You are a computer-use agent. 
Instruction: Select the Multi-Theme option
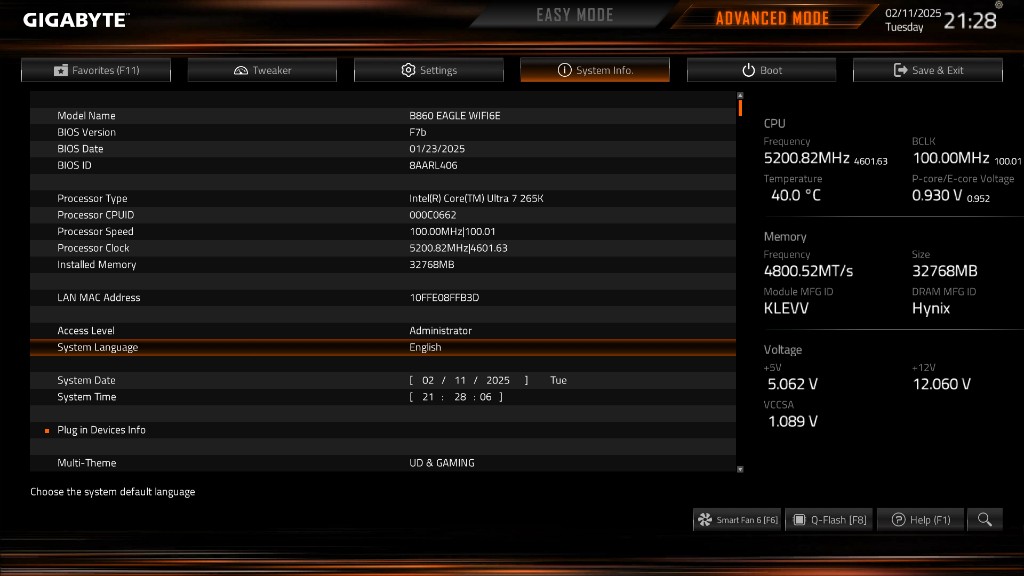pos(441,463)
